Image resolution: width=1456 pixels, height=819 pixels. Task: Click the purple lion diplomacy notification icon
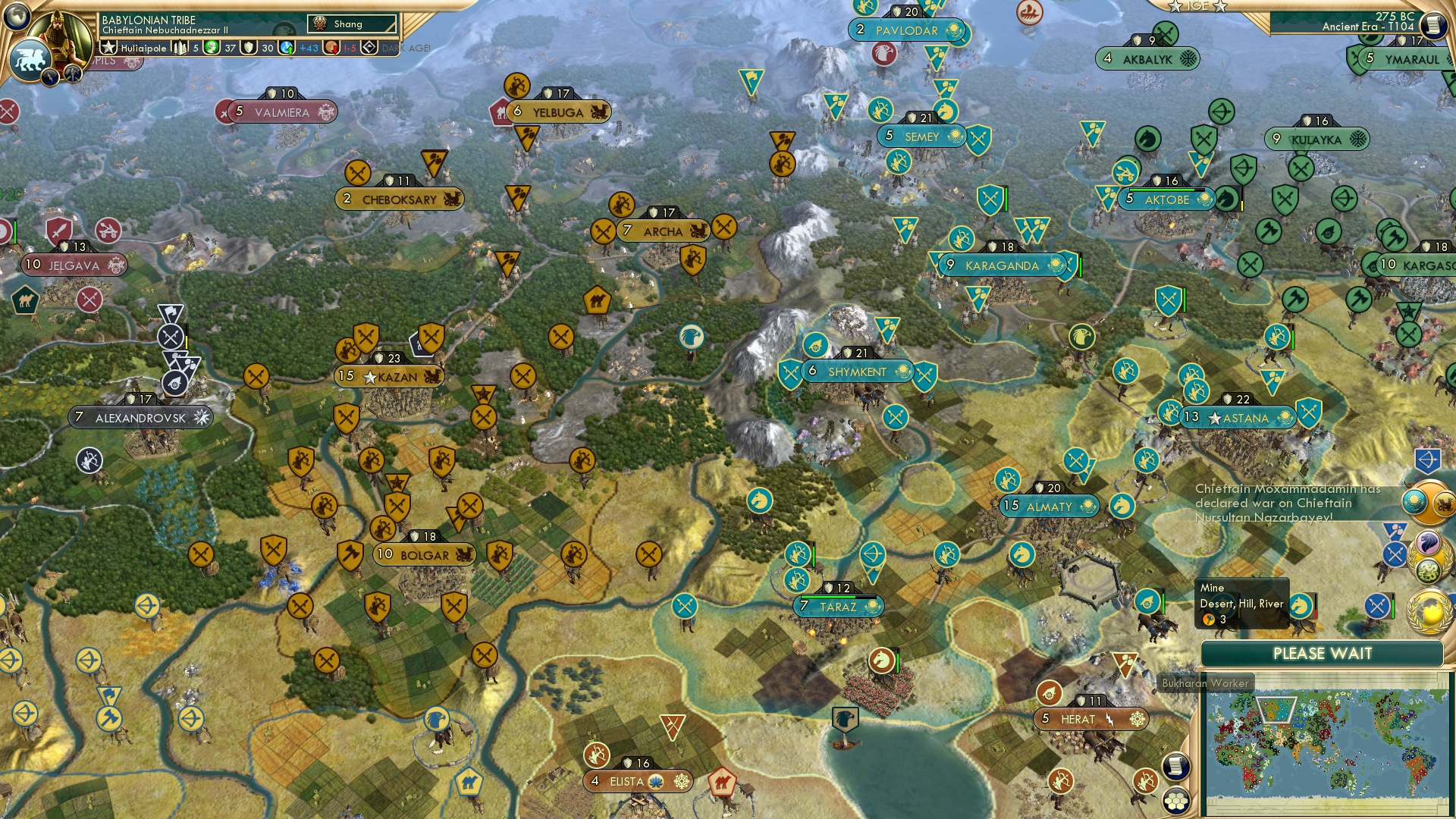(x=1428, y=541)
